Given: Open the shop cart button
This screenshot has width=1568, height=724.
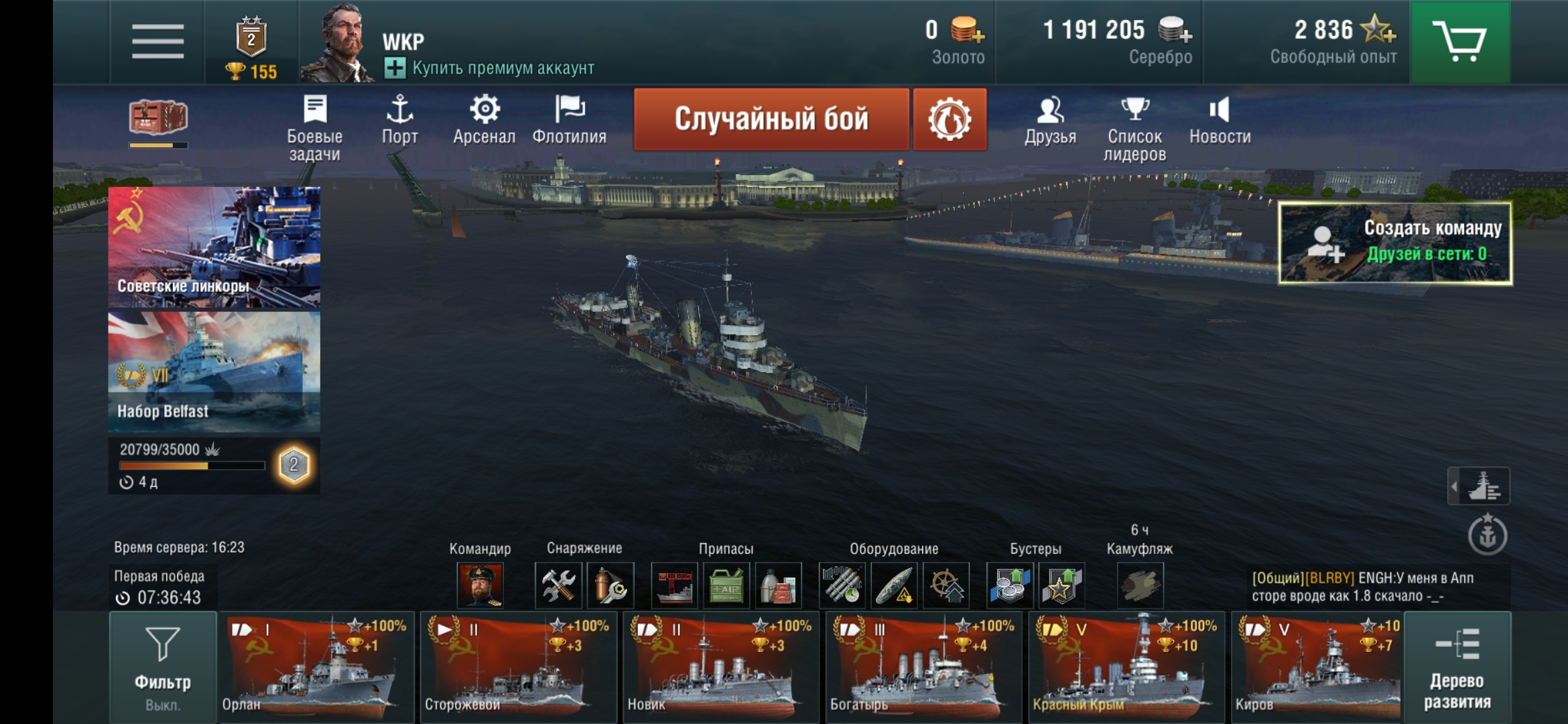Looking at the screenshot, I should (x=1459, y=42).
